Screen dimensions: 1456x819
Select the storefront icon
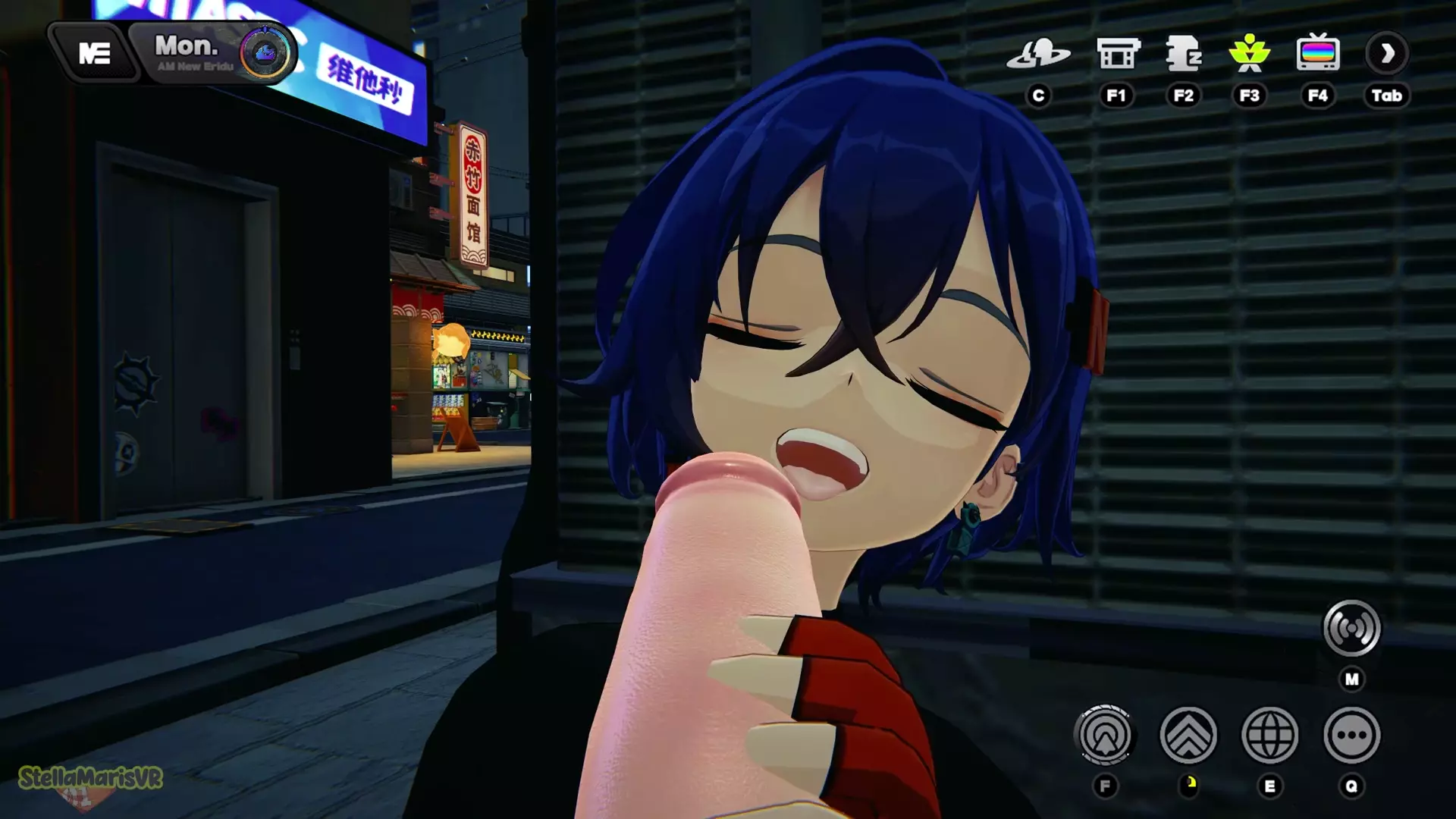[1118, 54]
